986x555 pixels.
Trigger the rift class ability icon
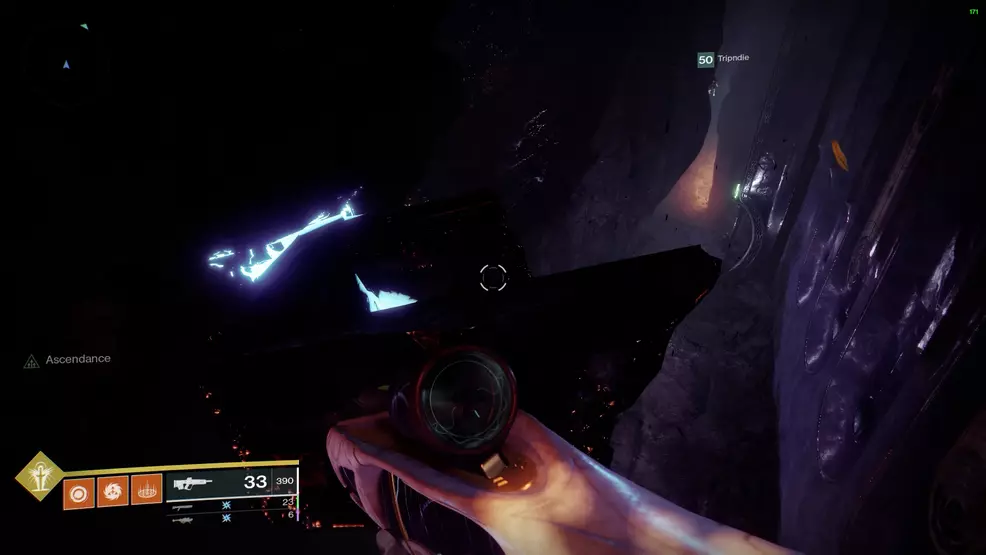[146, 491]
